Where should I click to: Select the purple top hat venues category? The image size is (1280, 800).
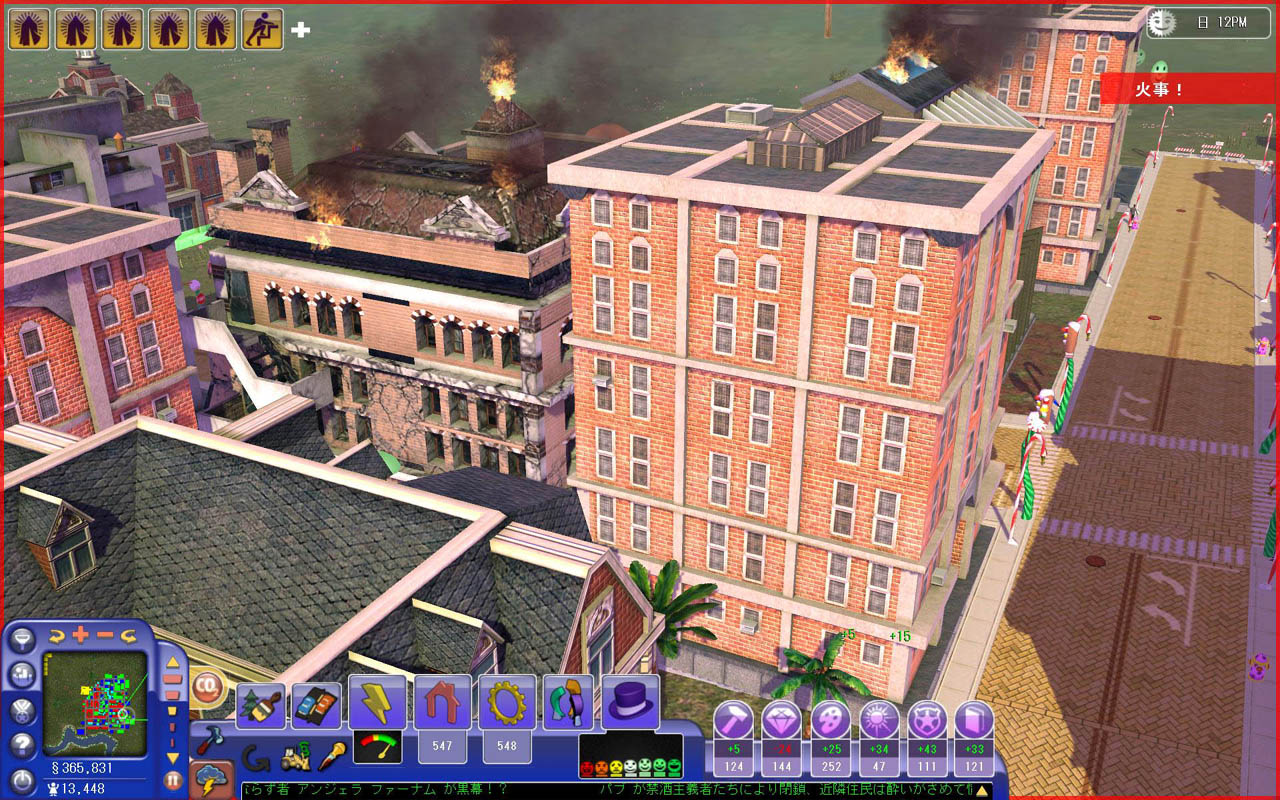pos(630,702)
